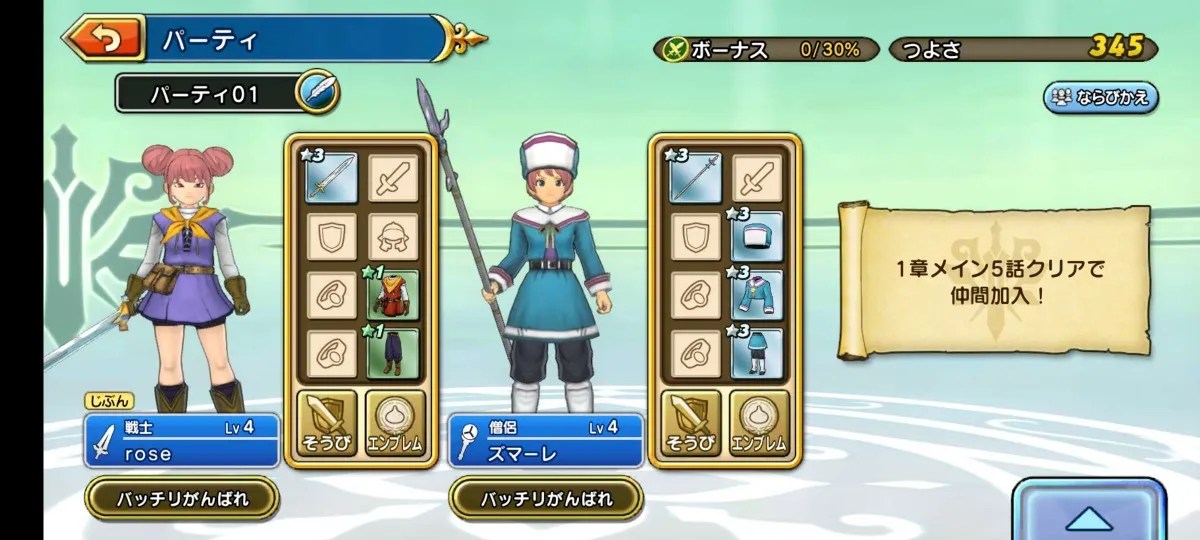Open the ならびかえ reorder button

(1100, 97)
